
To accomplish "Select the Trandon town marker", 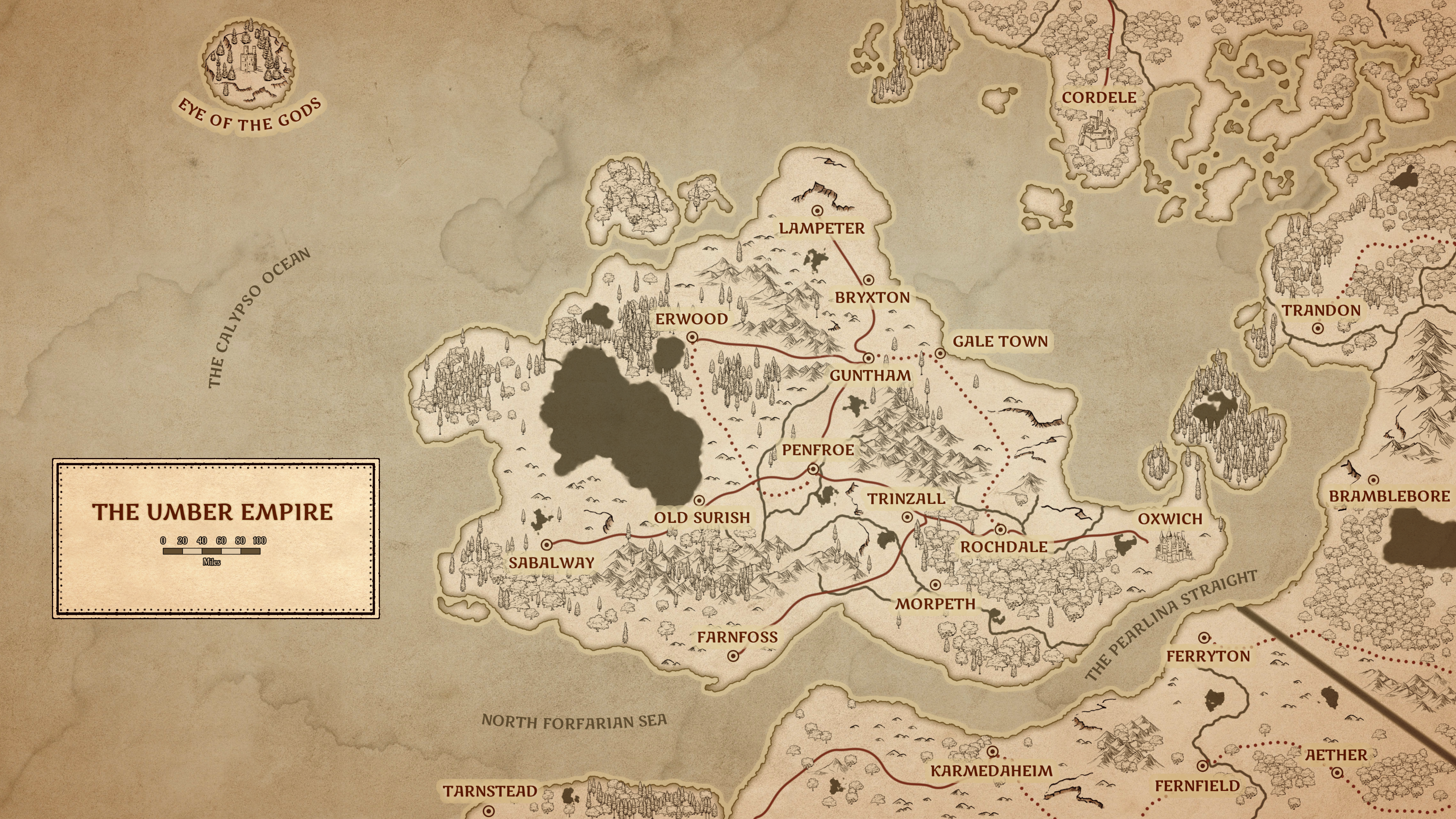I will point(1318,328).
